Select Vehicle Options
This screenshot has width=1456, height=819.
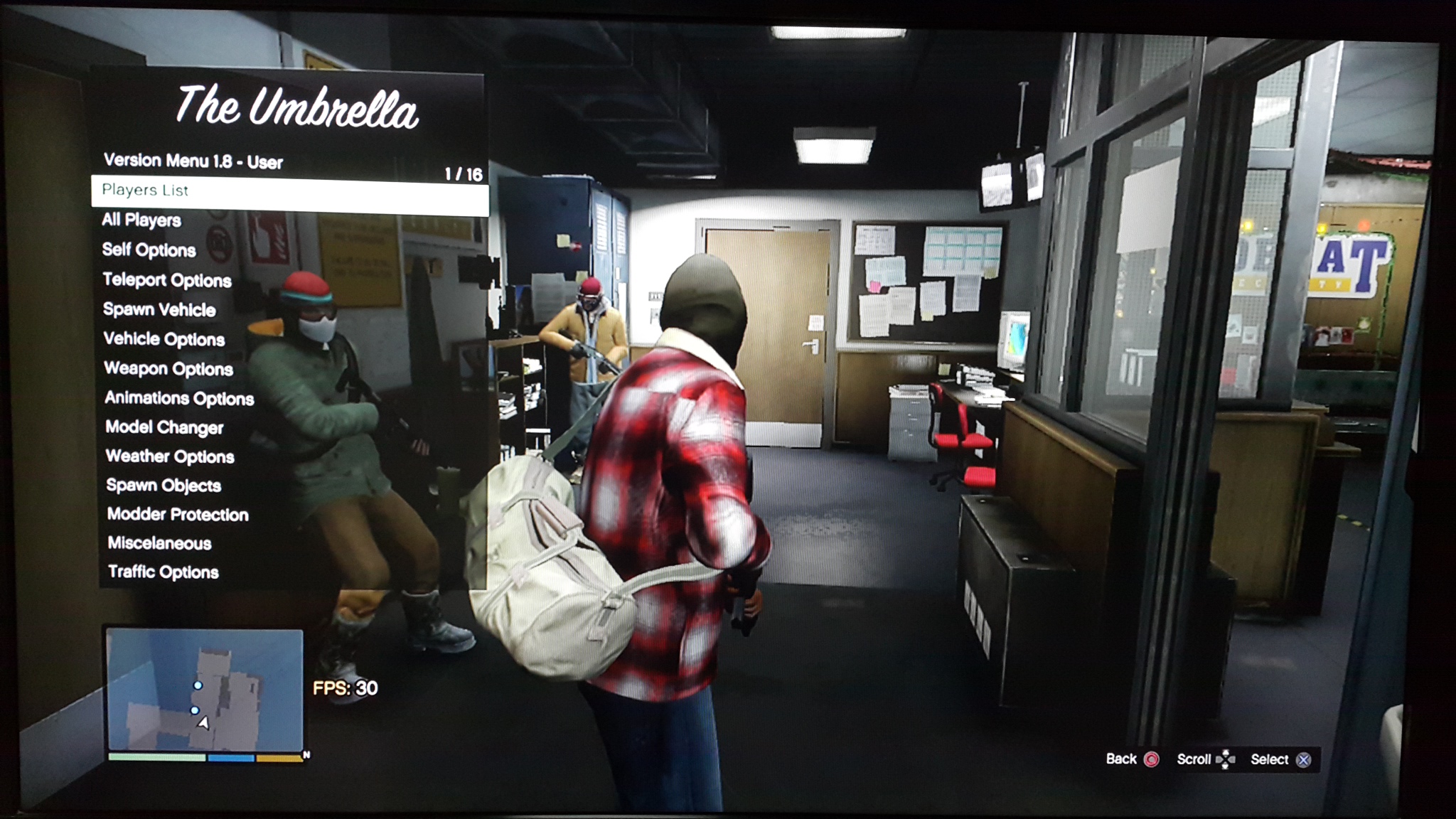click(164, 340)
